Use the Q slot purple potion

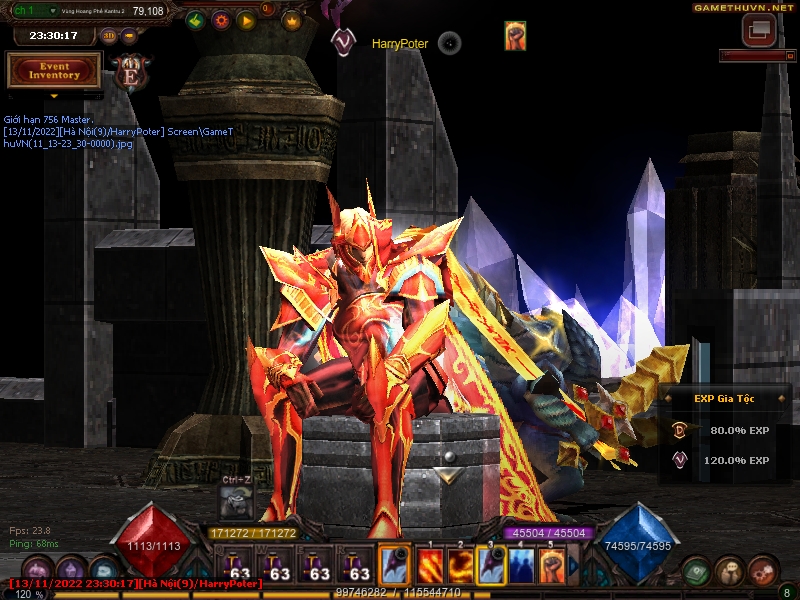click(237, 567)
